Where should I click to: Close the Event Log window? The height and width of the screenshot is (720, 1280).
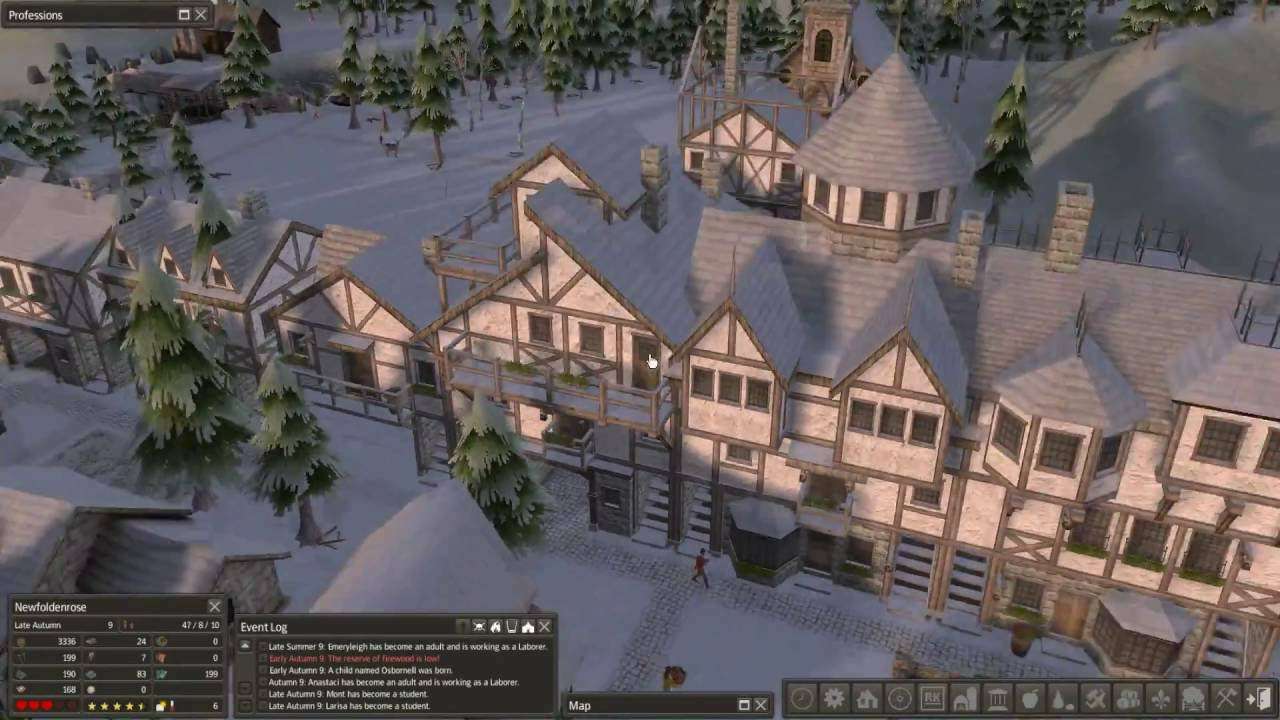[x=544, y=627]
